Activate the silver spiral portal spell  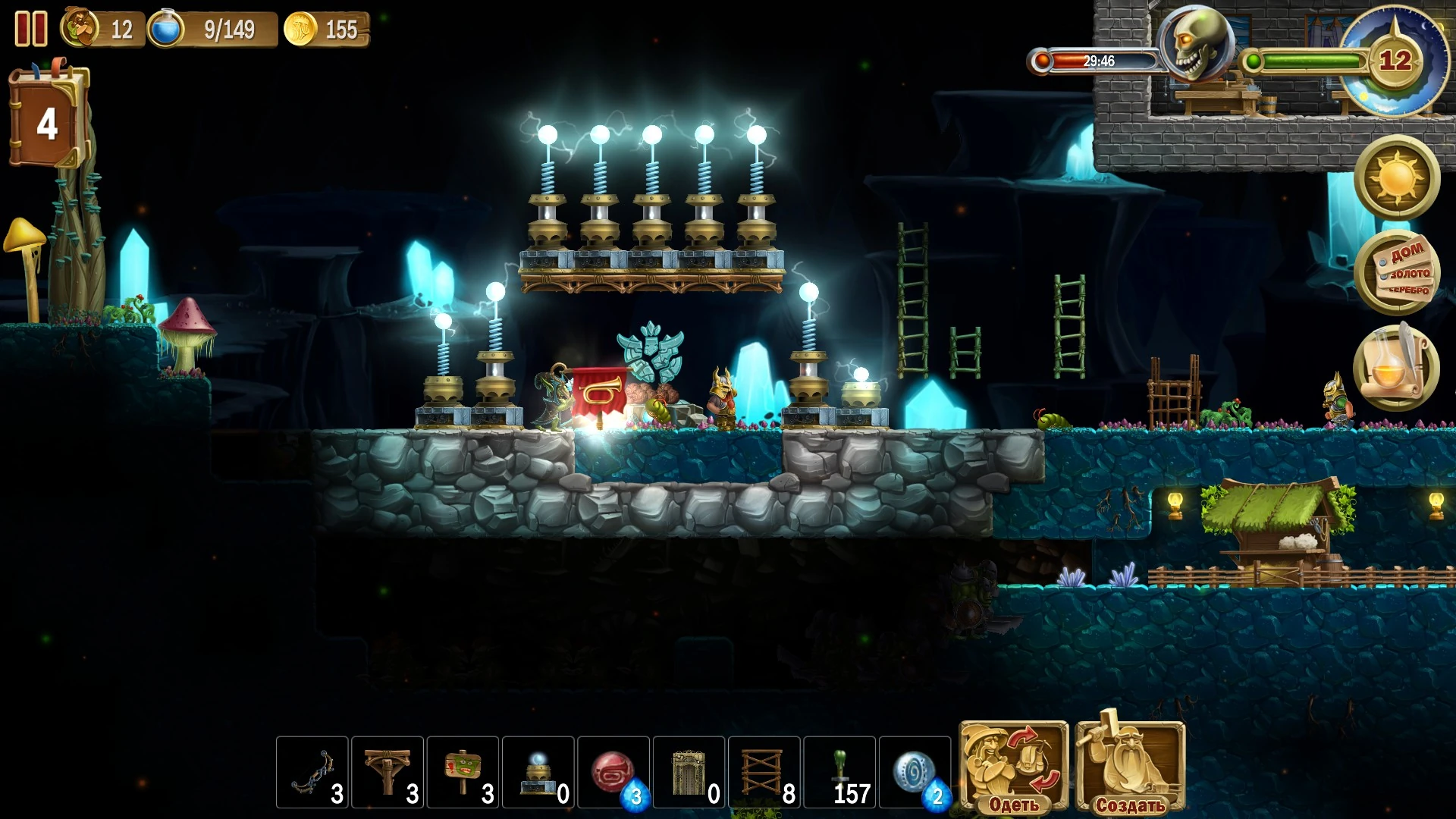(x=915, y=772)
